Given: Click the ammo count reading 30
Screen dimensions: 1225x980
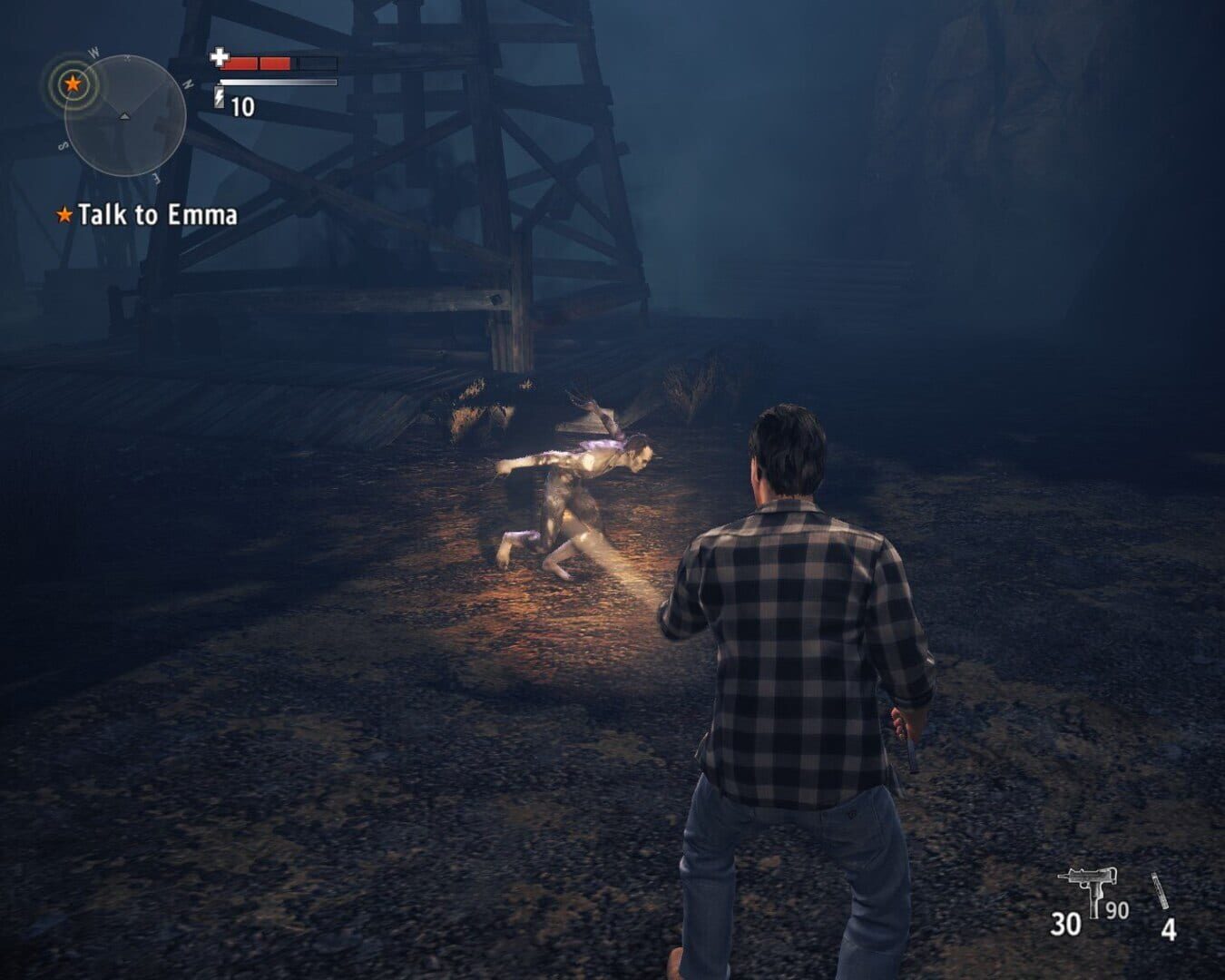Looking at the screenshot, I should coord(1065,924).
